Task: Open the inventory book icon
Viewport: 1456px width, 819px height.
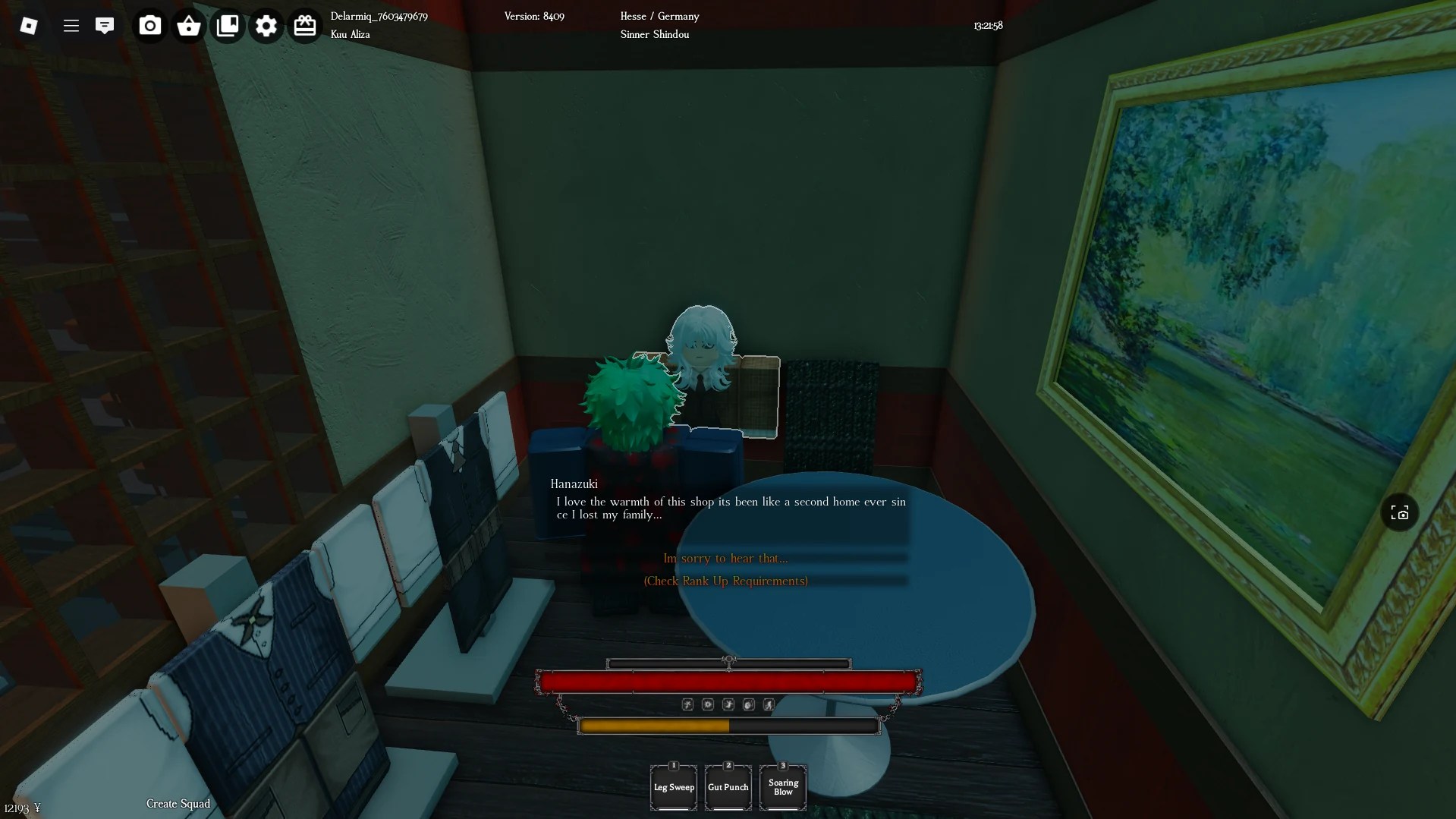Action: [228, 25]
